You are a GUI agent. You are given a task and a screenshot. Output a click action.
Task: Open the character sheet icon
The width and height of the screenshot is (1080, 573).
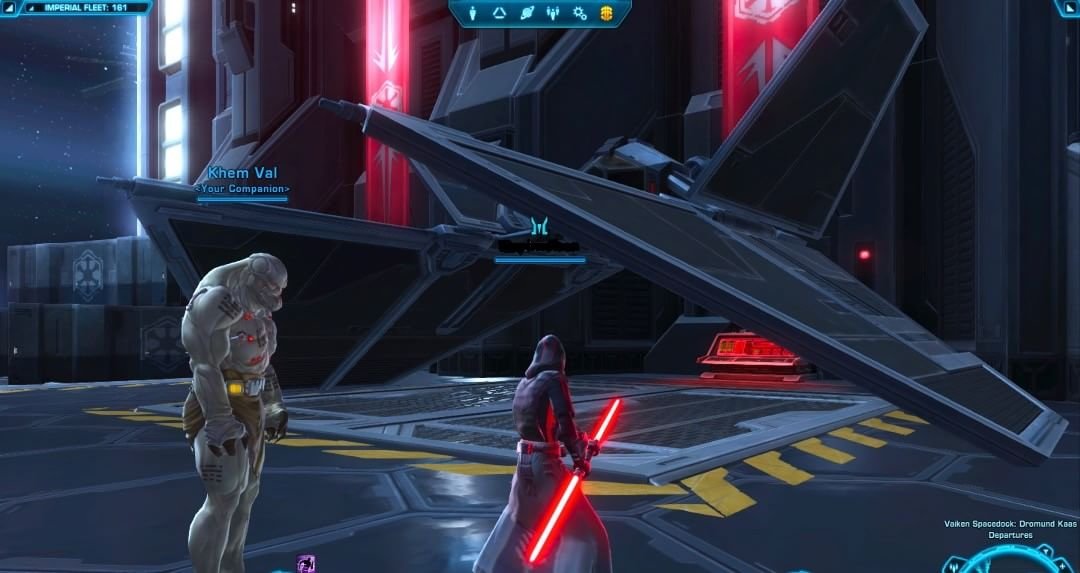click(x=473, y=13)
